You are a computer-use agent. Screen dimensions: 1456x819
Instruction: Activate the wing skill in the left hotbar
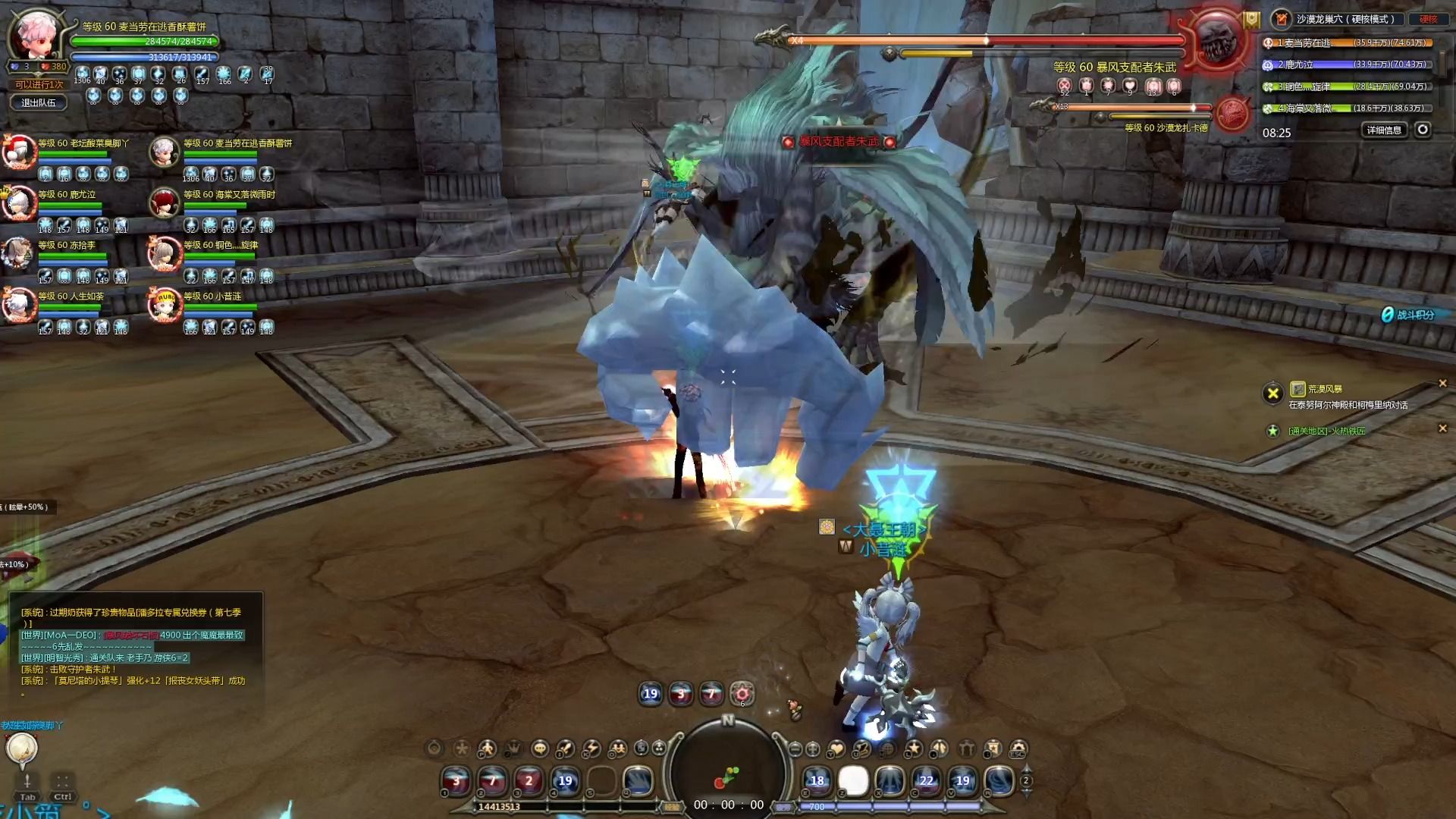(638, 781)
